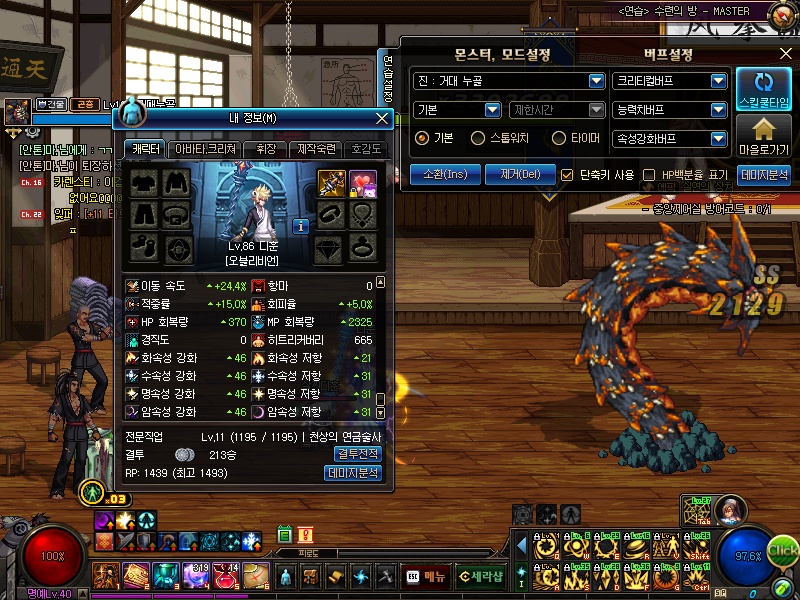Remove the monster with 제거(Del)
800x600 pixels.
520,174
